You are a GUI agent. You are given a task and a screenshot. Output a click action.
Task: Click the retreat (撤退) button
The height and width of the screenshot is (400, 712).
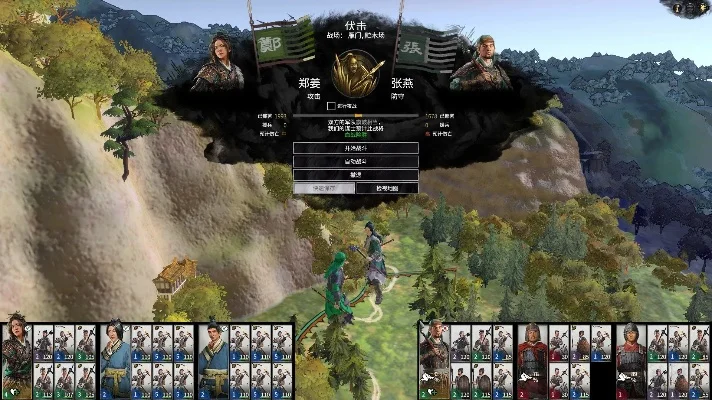(356, 174)
